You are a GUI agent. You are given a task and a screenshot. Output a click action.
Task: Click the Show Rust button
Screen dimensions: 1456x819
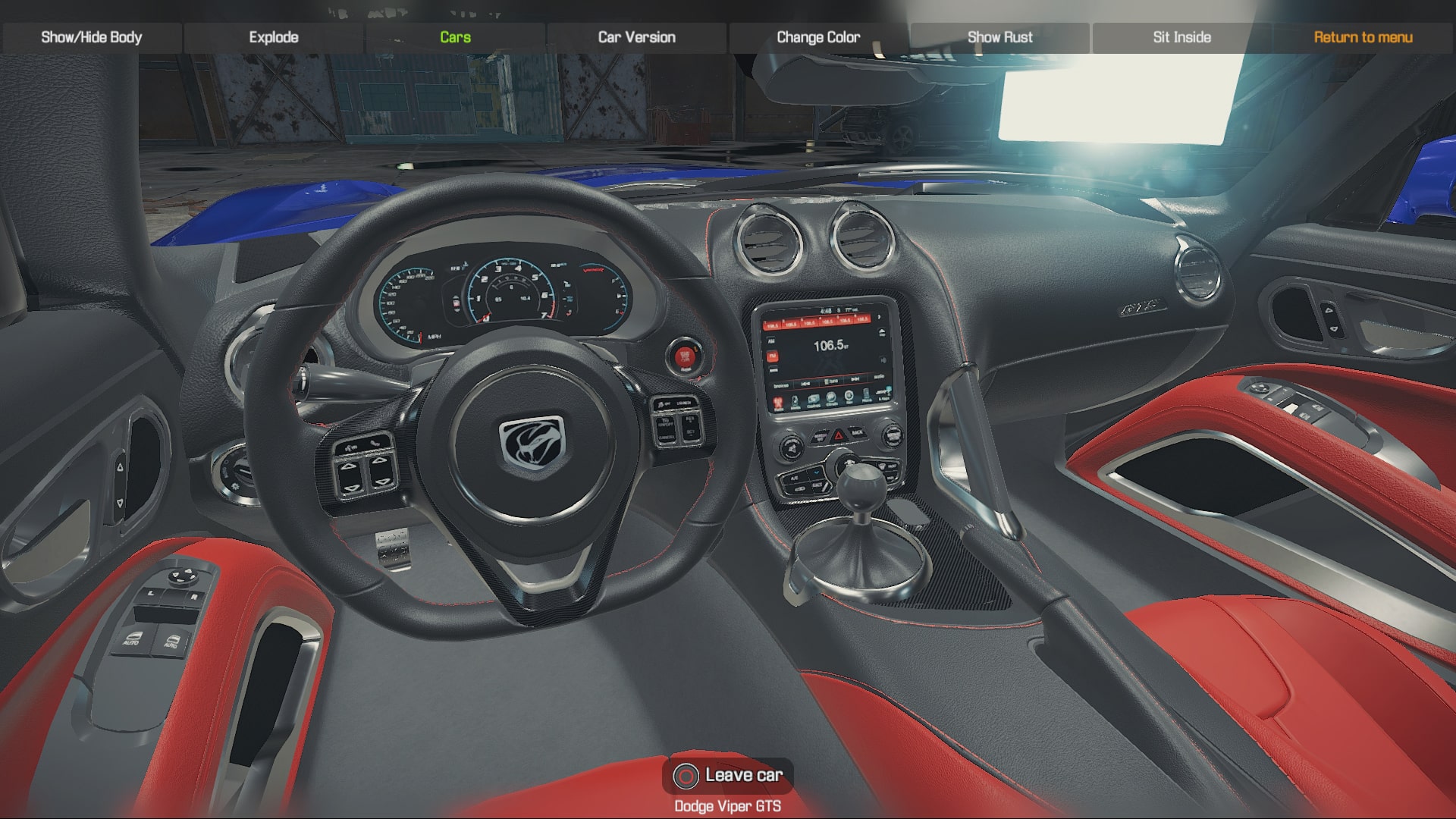coord(999,36)
